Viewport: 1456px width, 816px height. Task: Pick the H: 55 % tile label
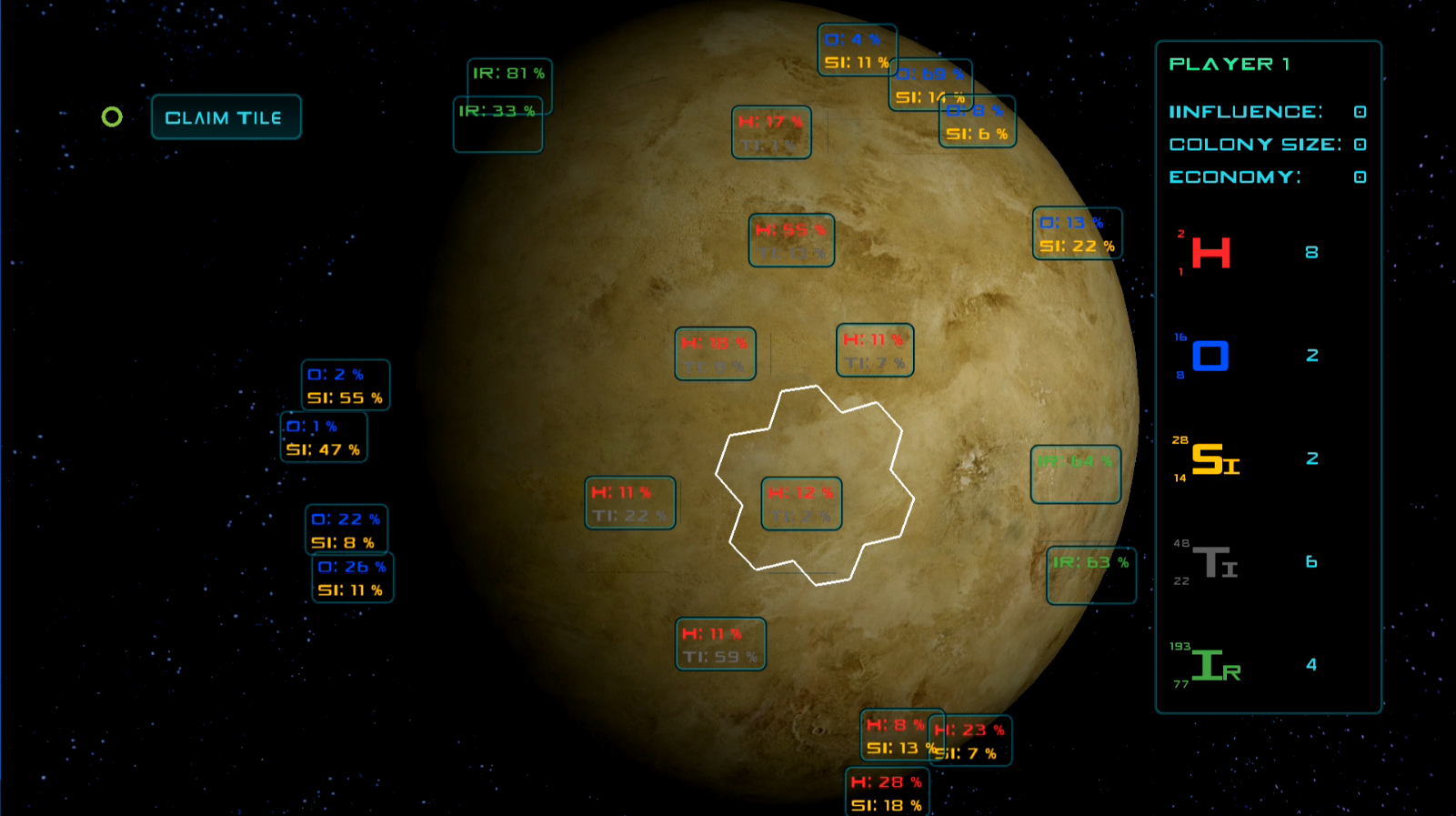(791, 240)
